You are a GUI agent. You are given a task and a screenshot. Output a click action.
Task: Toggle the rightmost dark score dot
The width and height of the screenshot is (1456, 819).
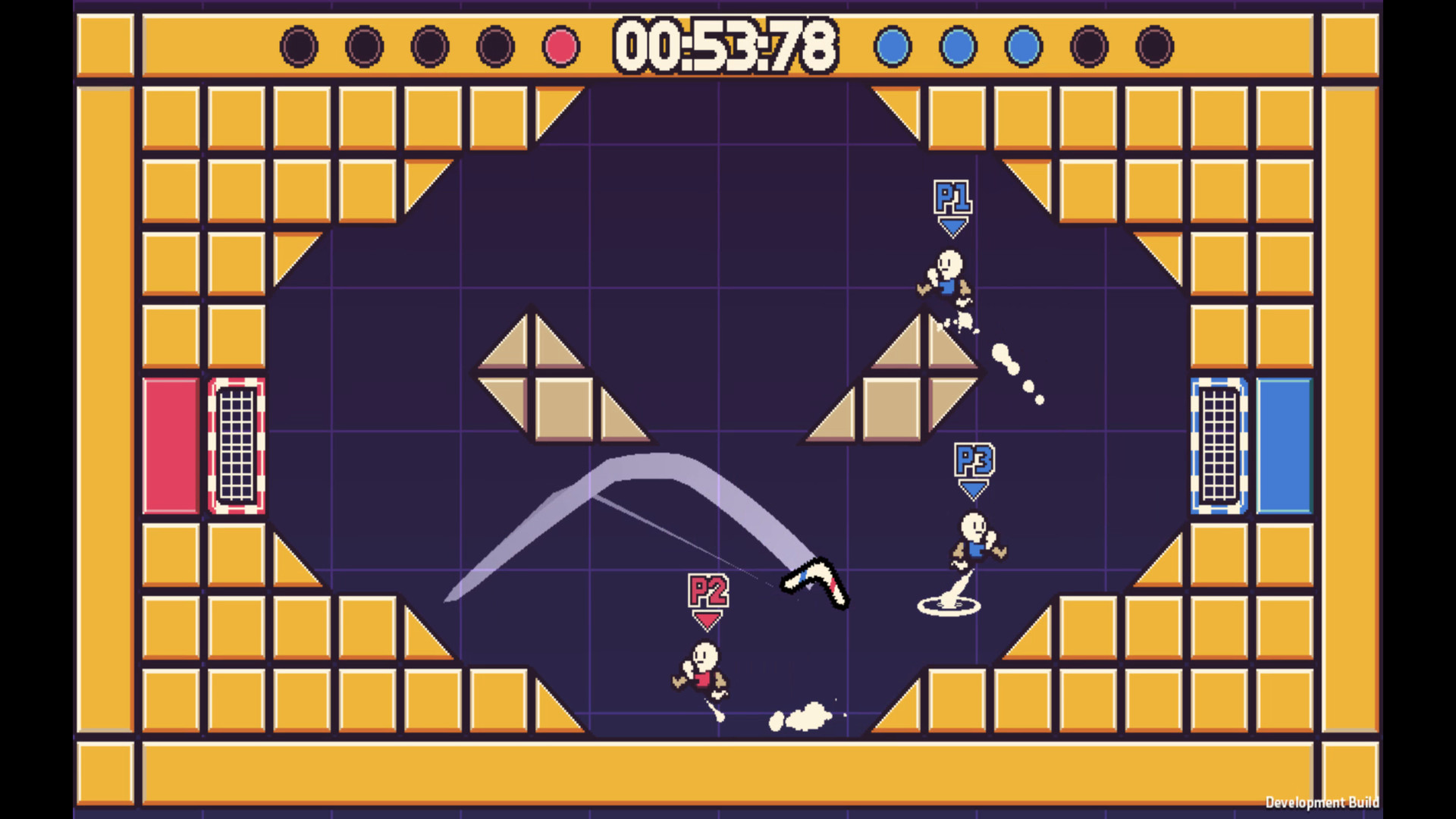[x=1156, y=45]
